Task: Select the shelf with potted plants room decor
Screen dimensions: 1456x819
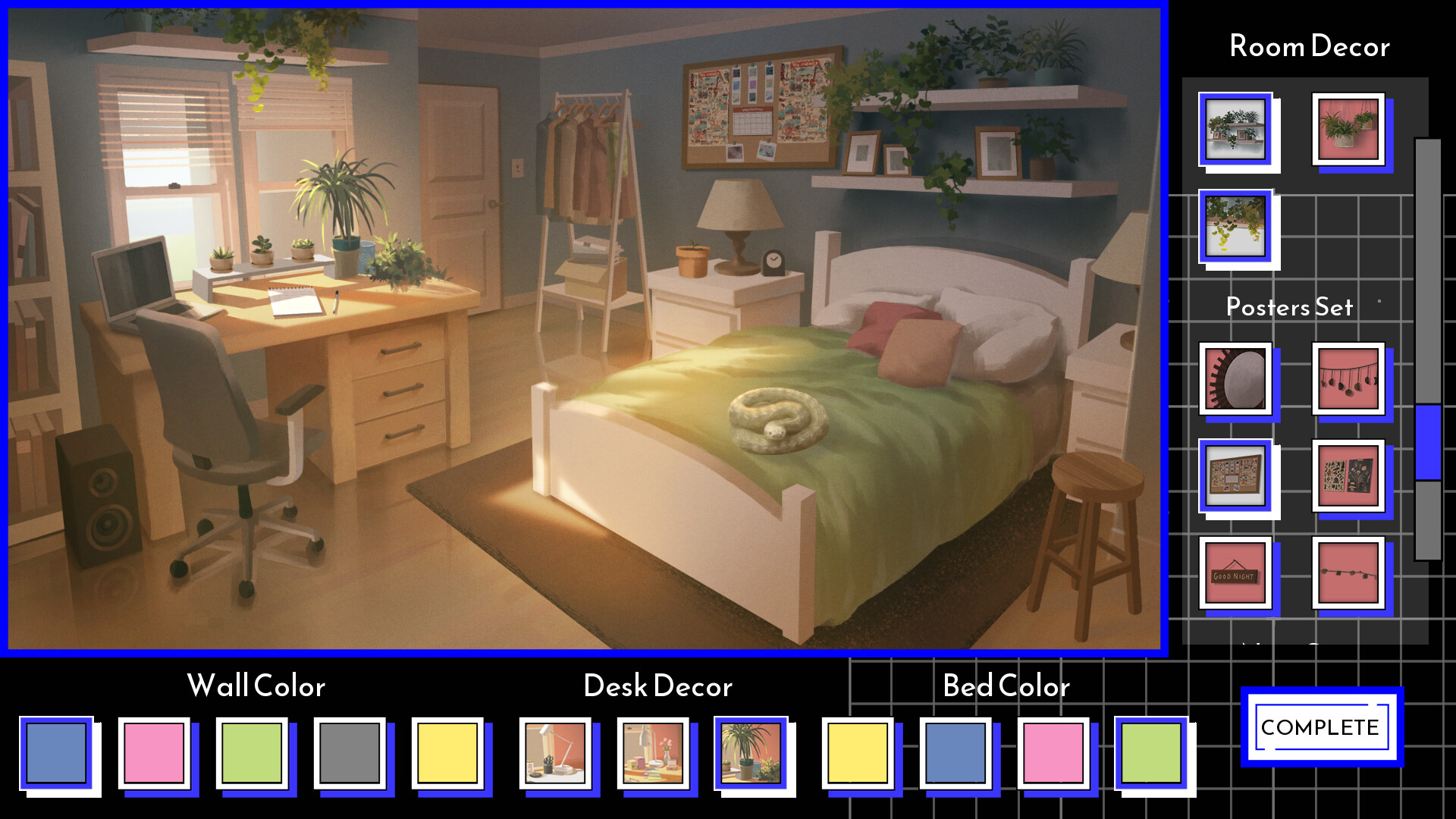Action: pos(1236,130)
